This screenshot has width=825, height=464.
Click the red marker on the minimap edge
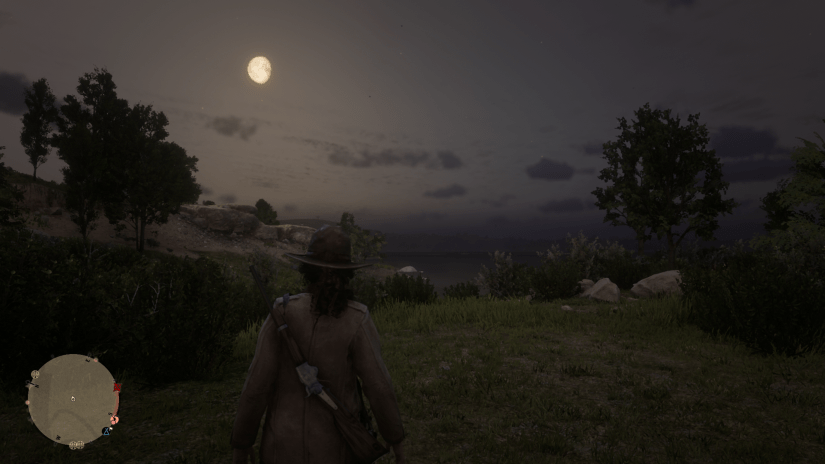[117, 388]
